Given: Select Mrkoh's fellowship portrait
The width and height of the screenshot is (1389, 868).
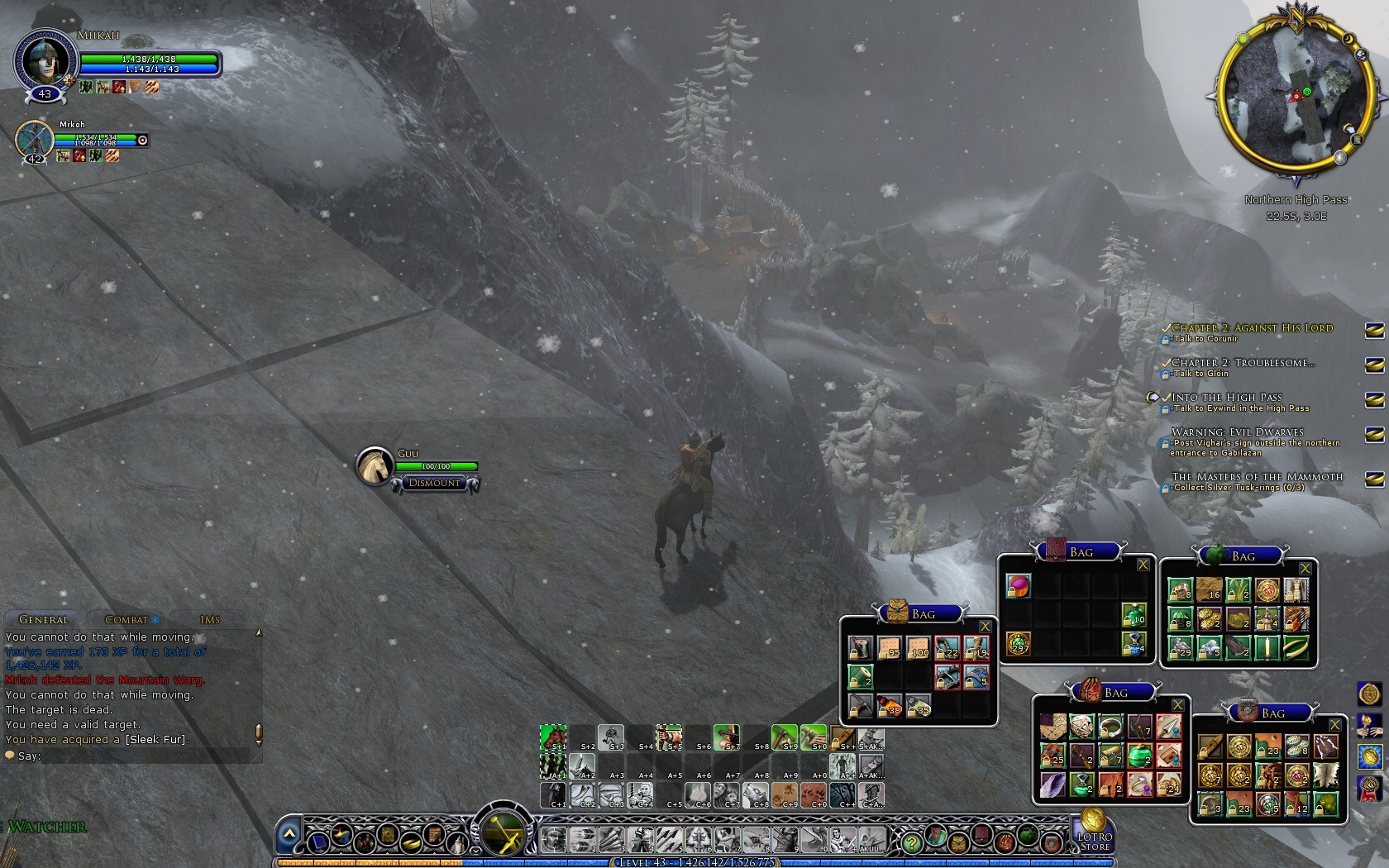Looking at the screenshot, I should tap(34, 141).
